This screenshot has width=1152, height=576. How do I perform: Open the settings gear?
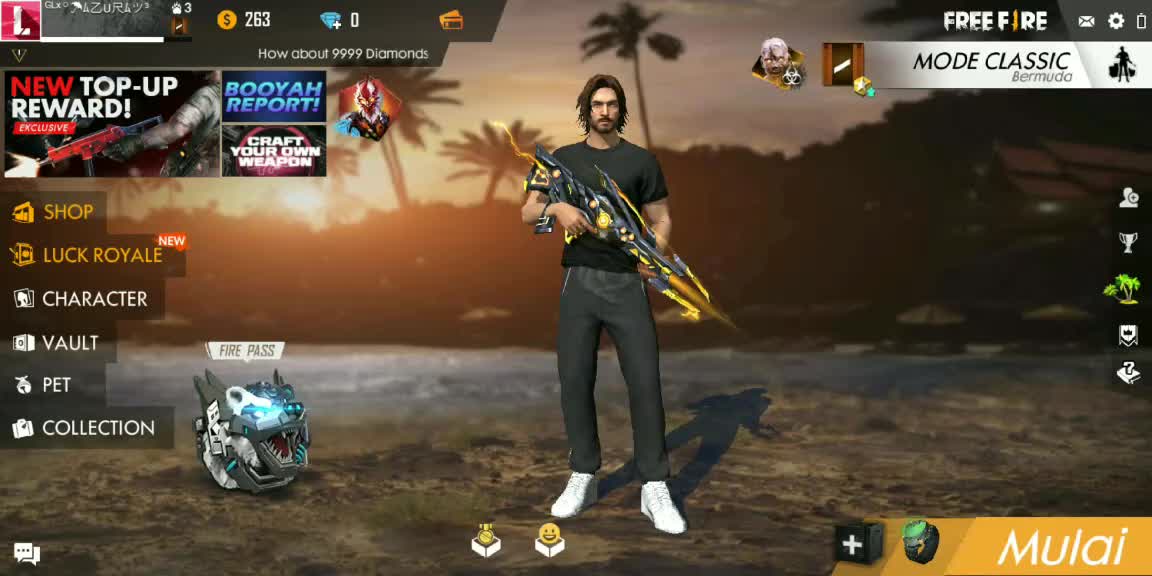[x=1116, y=21]
